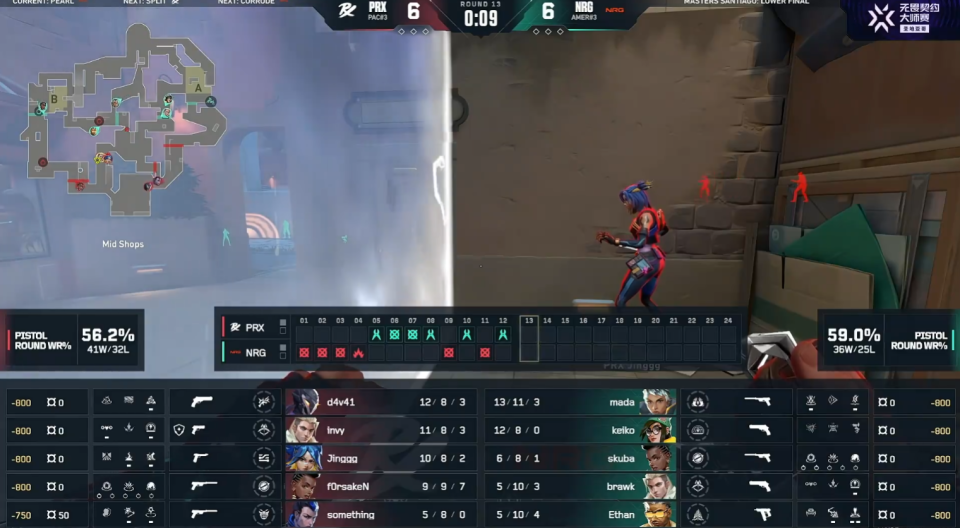This screenshot has height=528, width=960.
Task: Open the NRG pistol round win rate panel
Action: pos(886,340)
